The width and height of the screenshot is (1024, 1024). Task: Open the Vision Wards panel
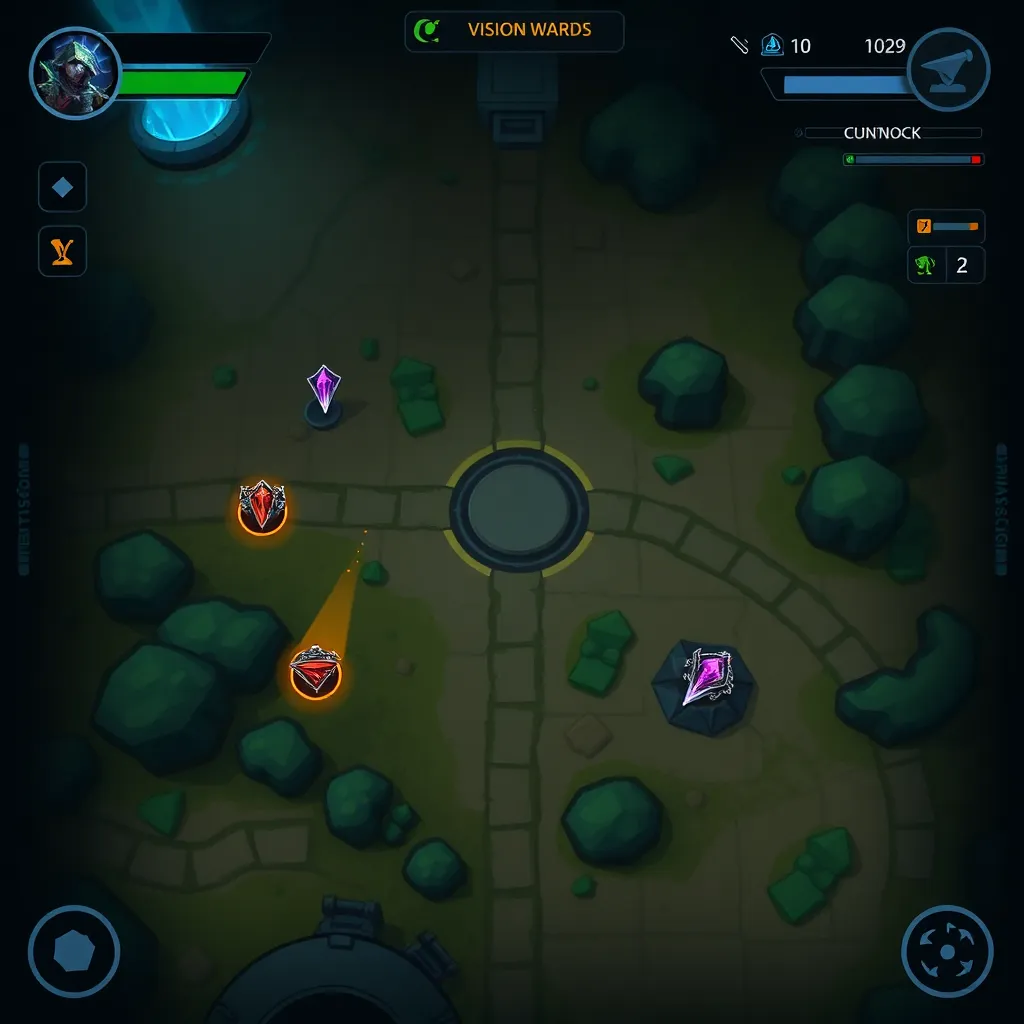(x=514, y=31)
